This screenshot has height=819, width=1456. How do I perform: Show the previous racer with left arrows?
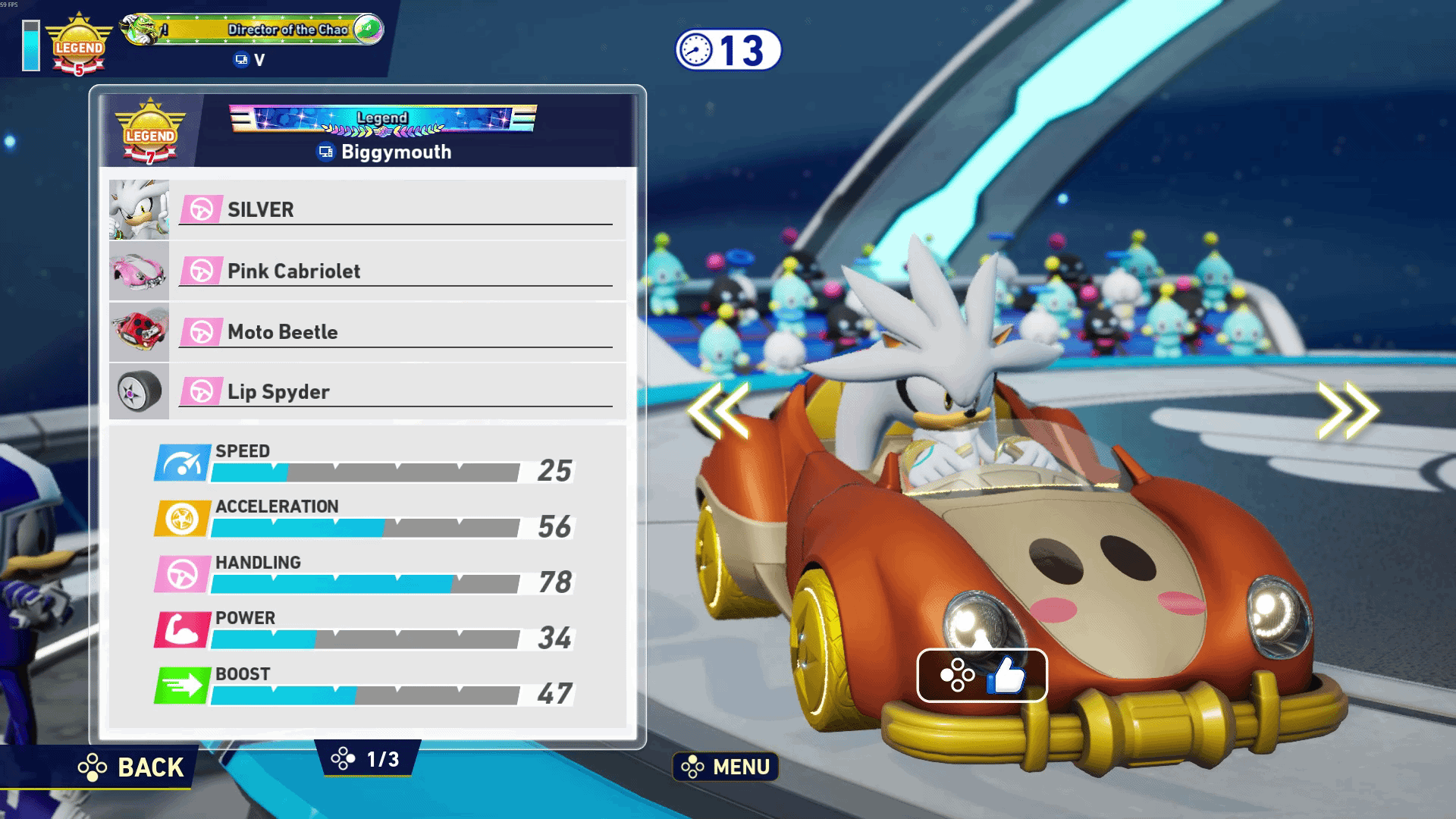718,410
